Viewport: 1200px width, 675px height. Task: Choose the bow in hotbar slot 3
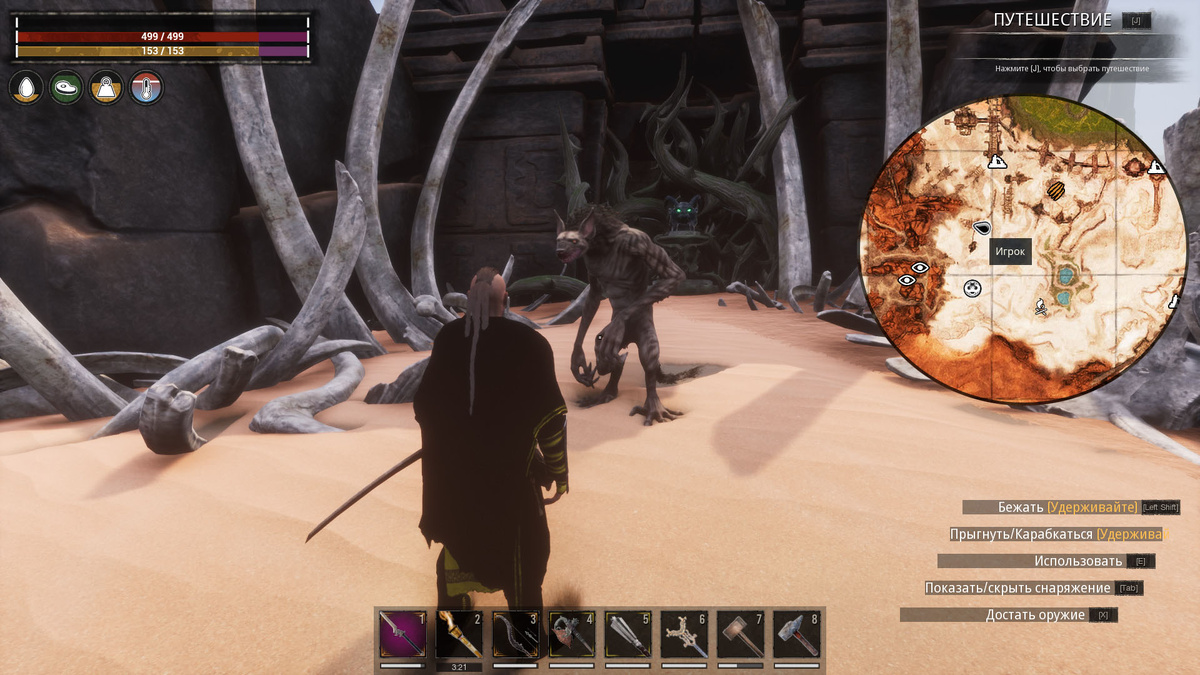tap(515, 634)
